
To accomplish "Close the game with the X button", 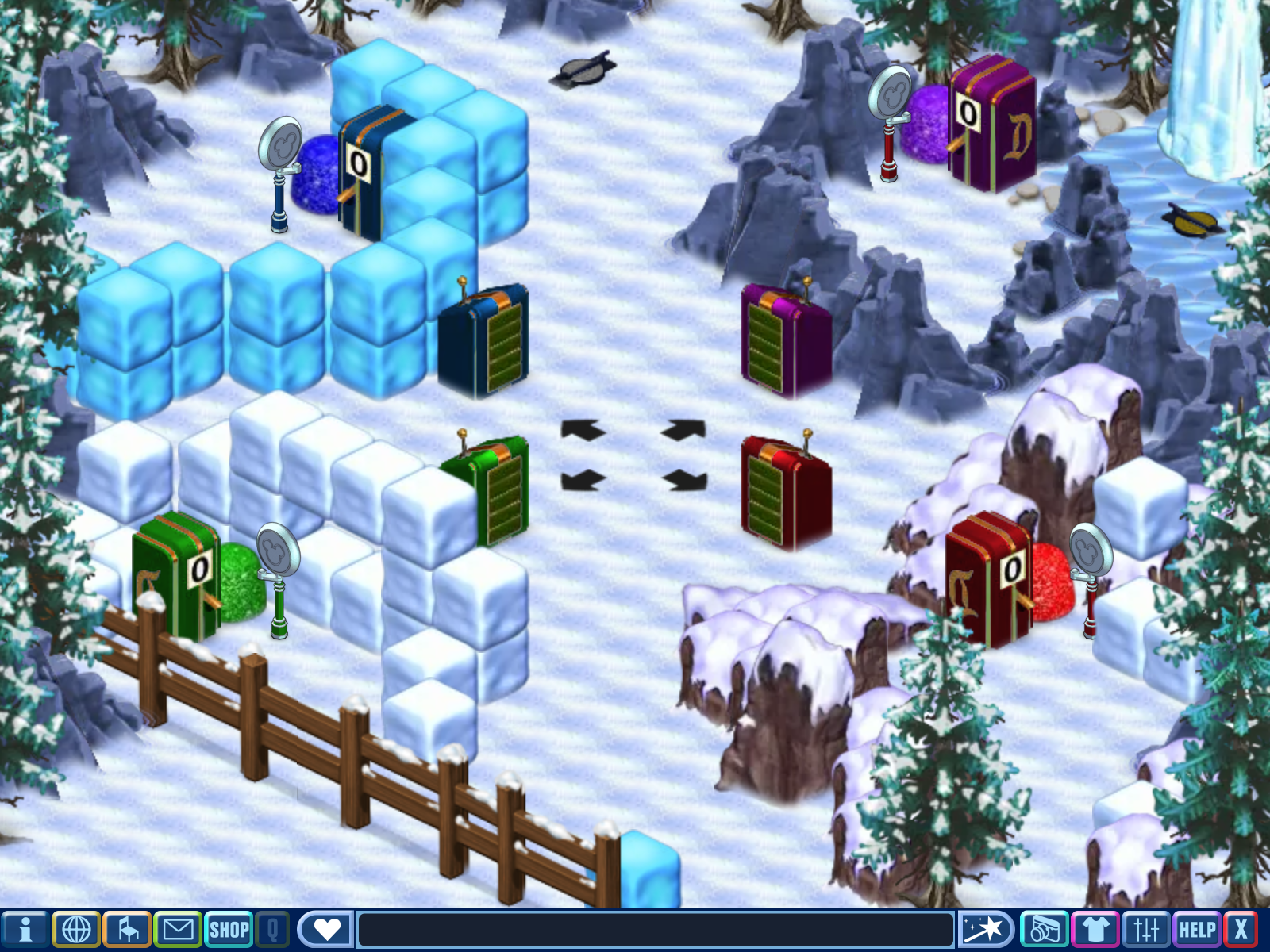I will pos(1241,929).
